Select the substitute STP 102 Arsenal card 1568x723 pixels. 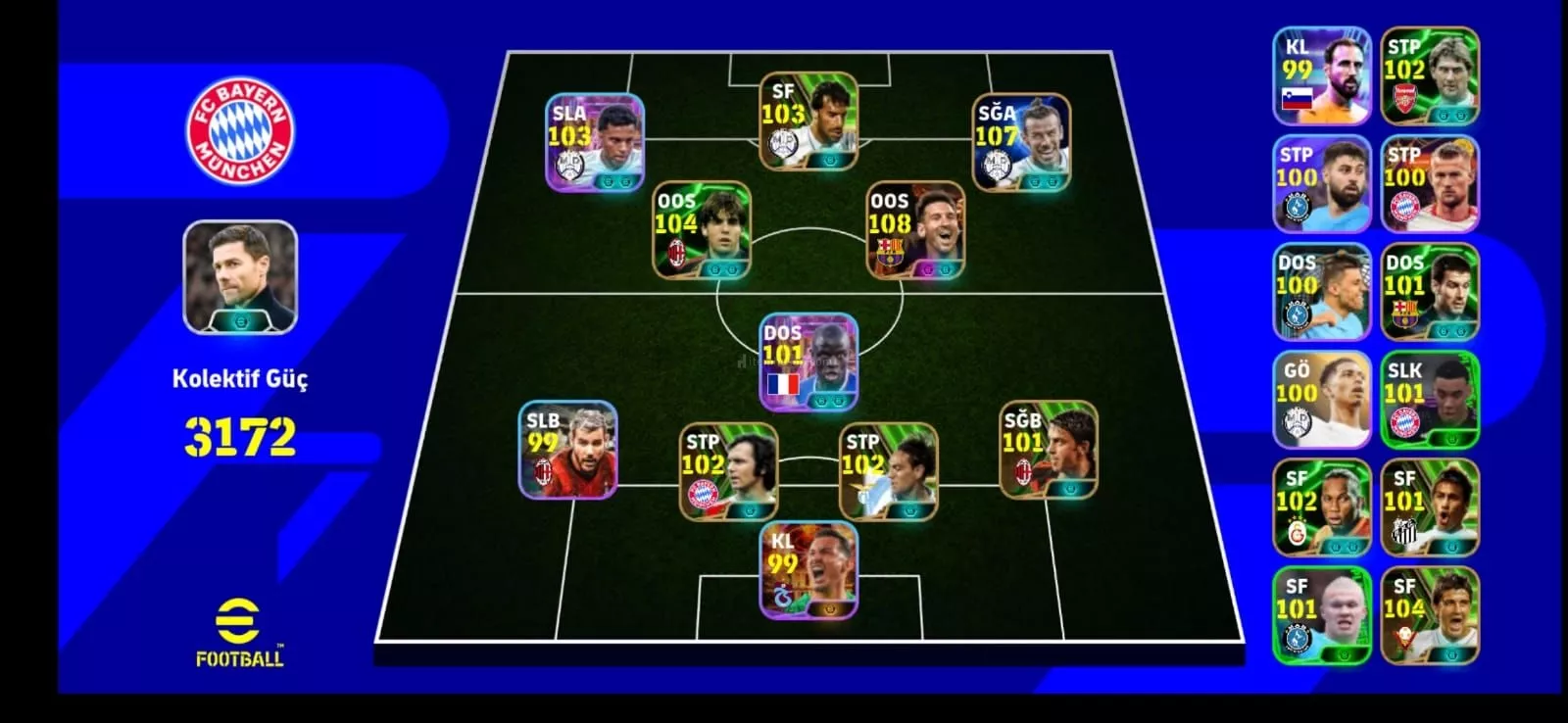[1430, 76]
